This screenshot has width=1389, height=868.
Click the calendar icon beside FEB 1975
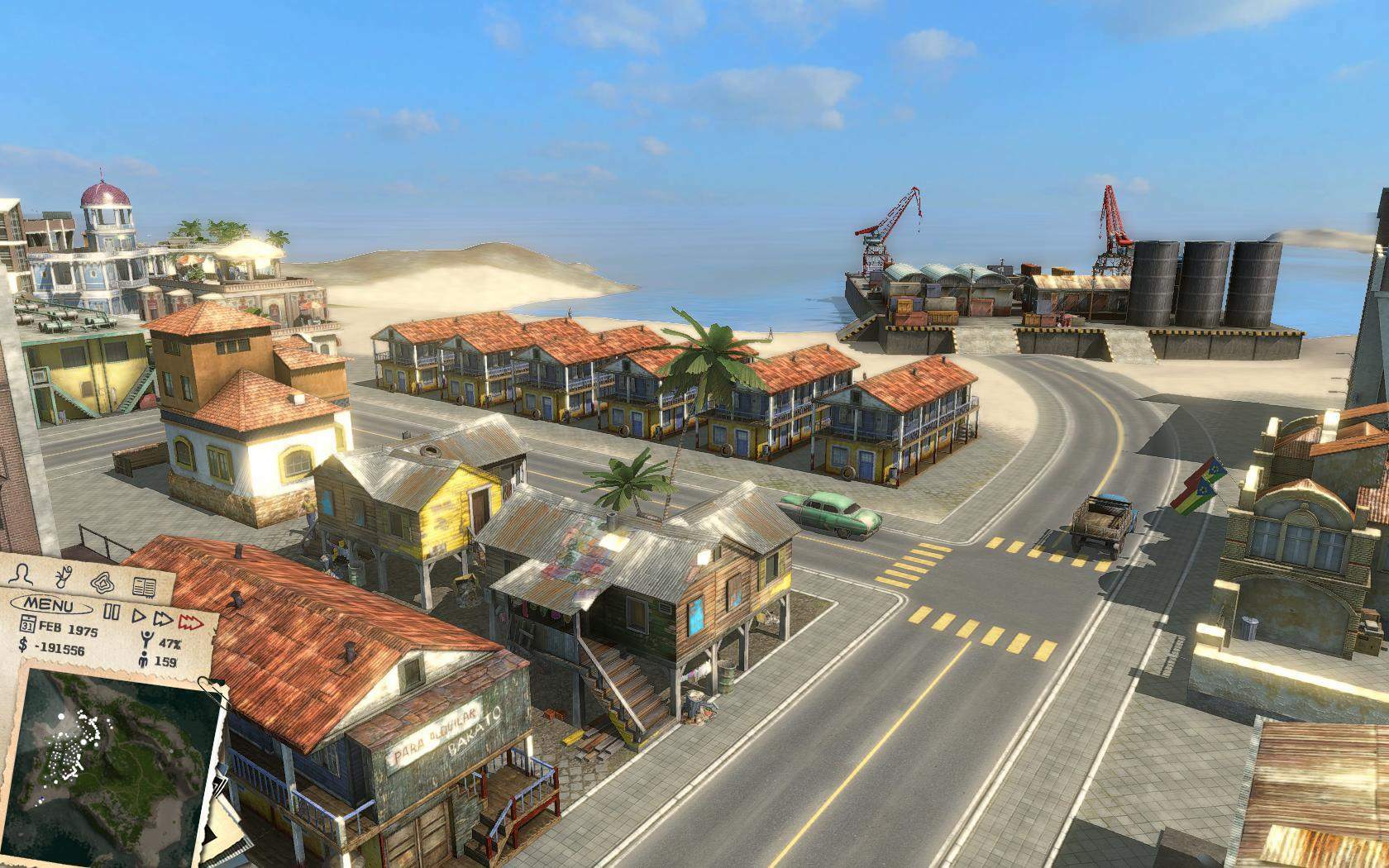(x=27, y=624)
